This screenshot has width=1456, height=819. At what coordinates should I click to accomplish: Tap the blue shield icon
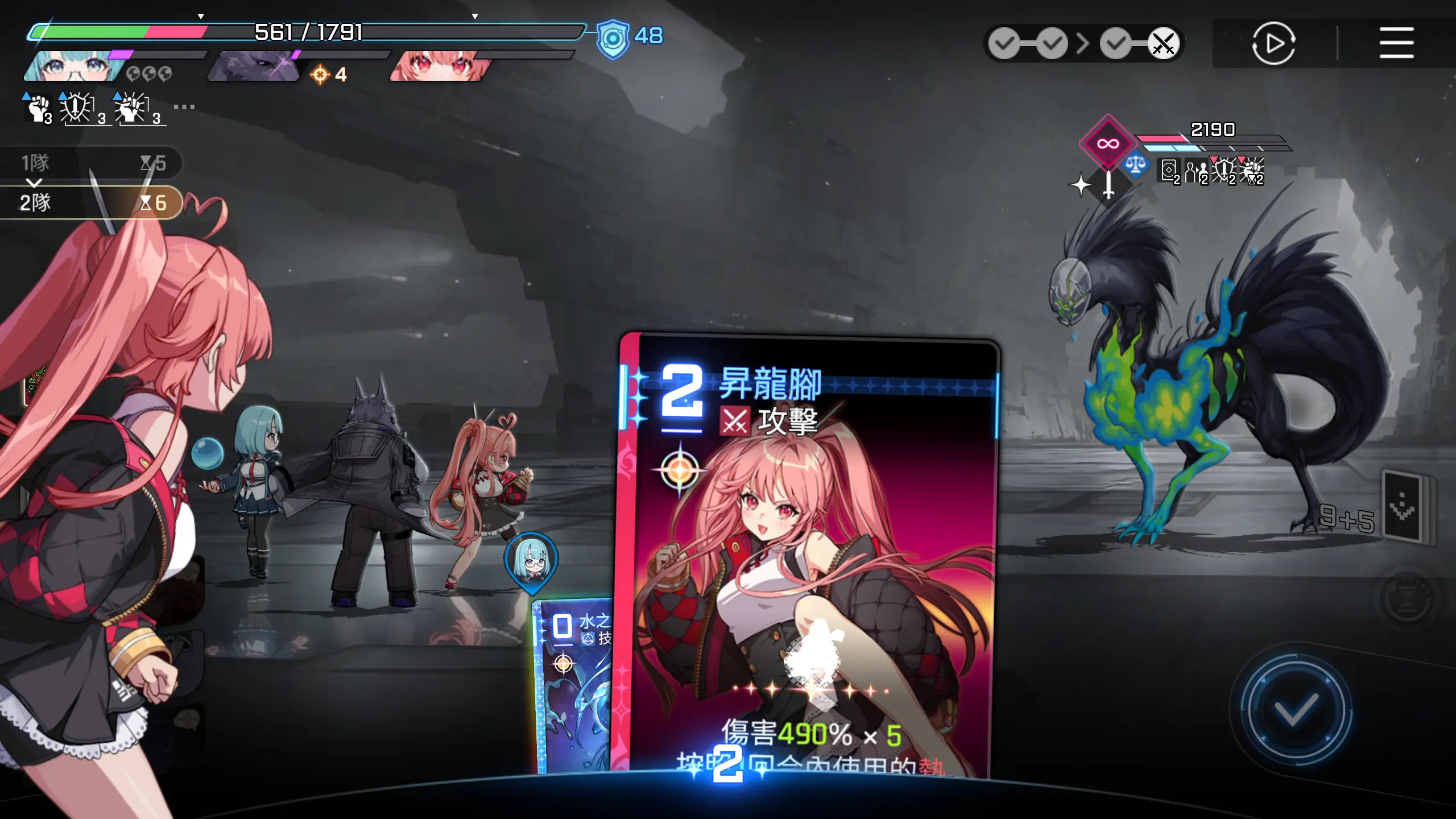coord(613,39)
